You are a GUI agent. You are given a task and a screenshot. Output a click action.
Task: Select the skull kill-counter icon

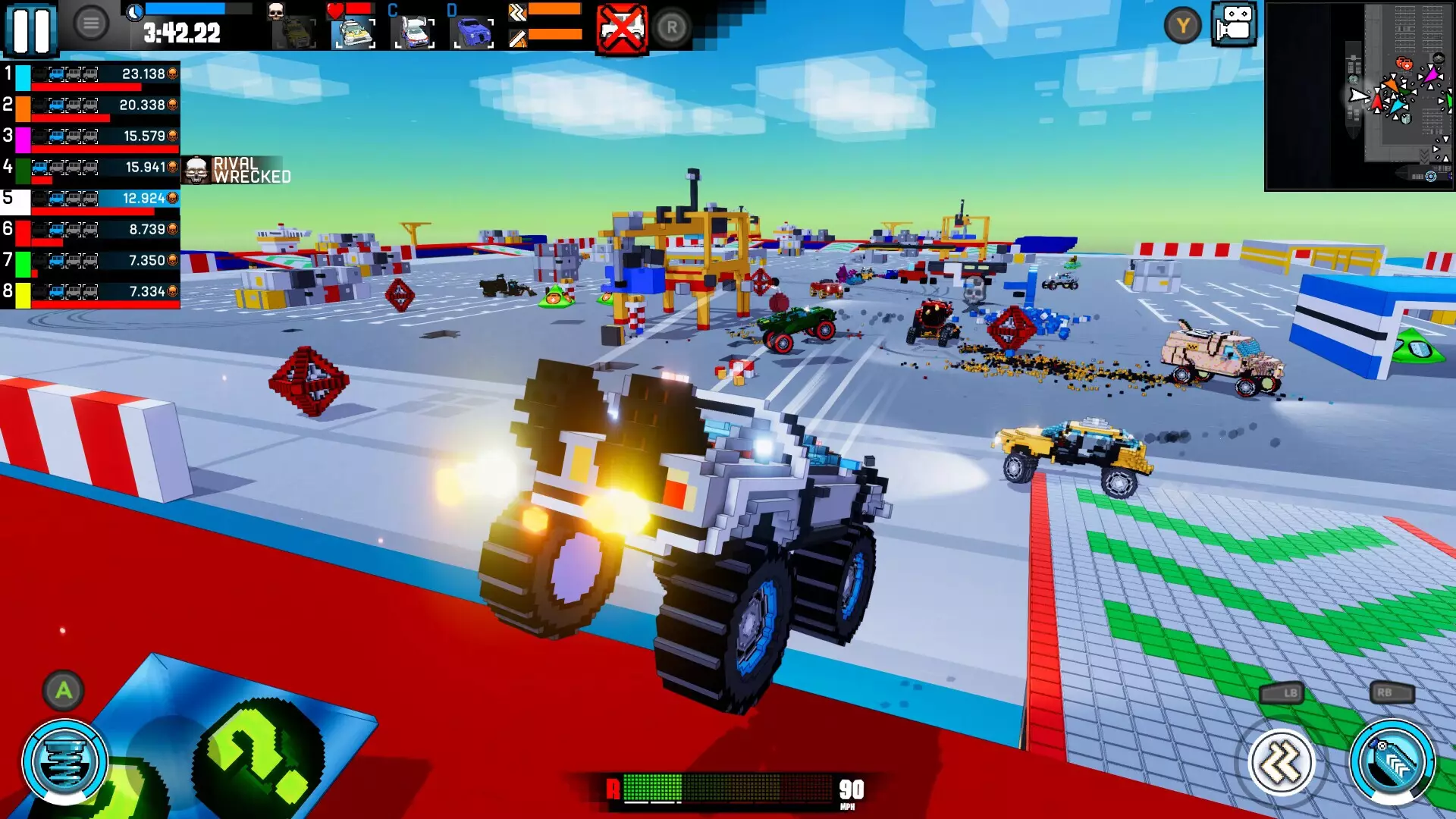pyautogui.click(x=277, y=11)
